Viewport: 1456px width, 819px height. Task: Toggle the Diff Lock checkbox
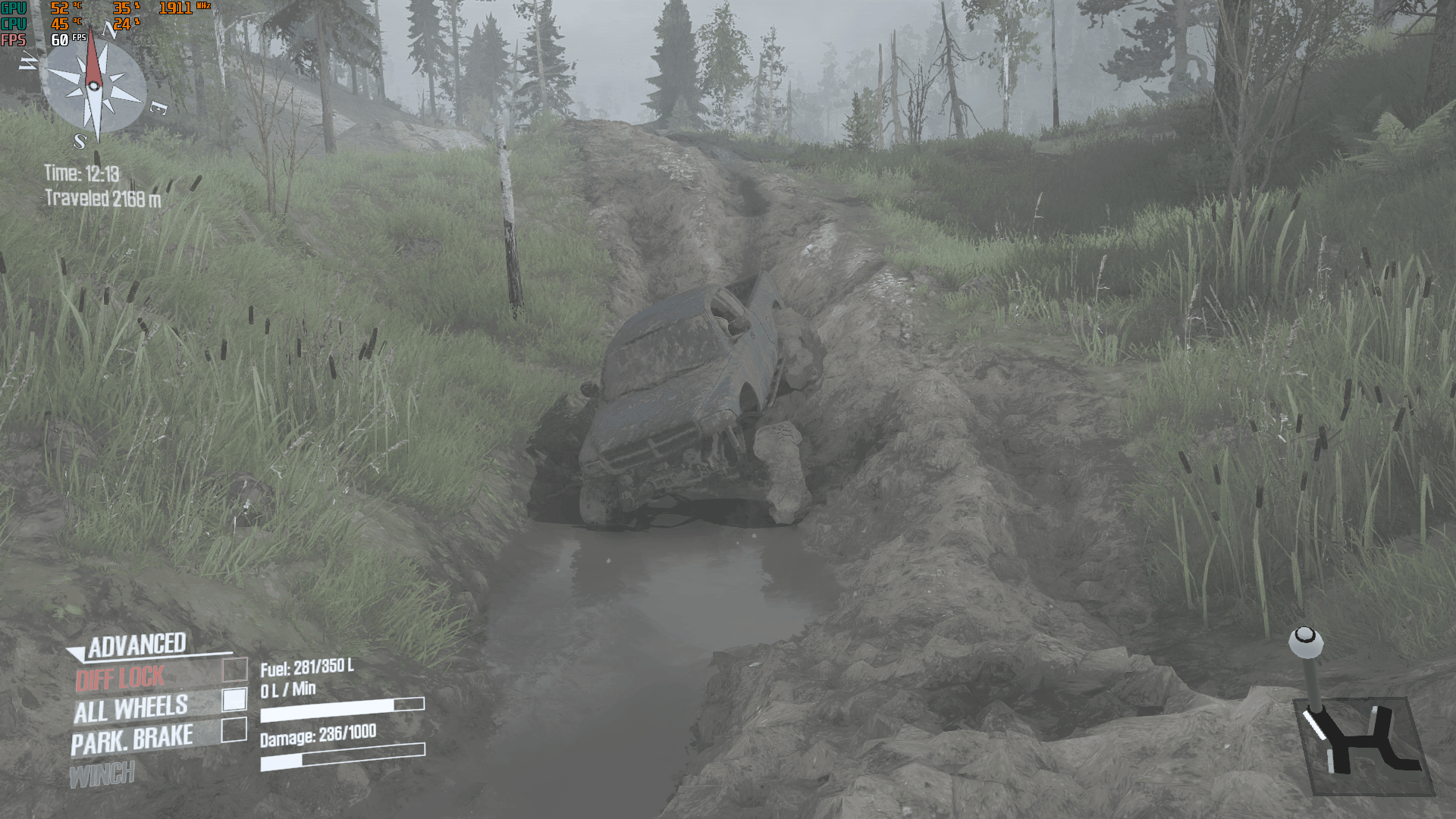click(235, 670)
